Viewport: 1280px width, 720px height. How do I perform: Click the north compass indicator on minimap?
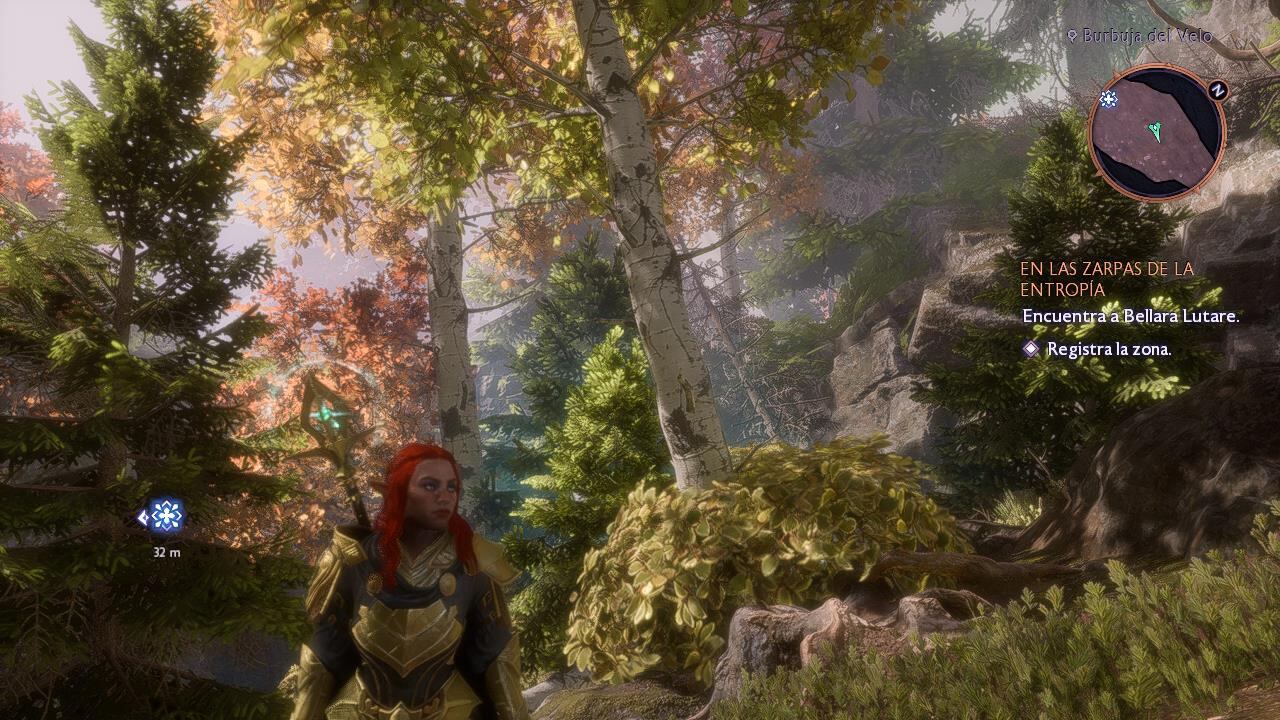click(x=1217, y=90)
